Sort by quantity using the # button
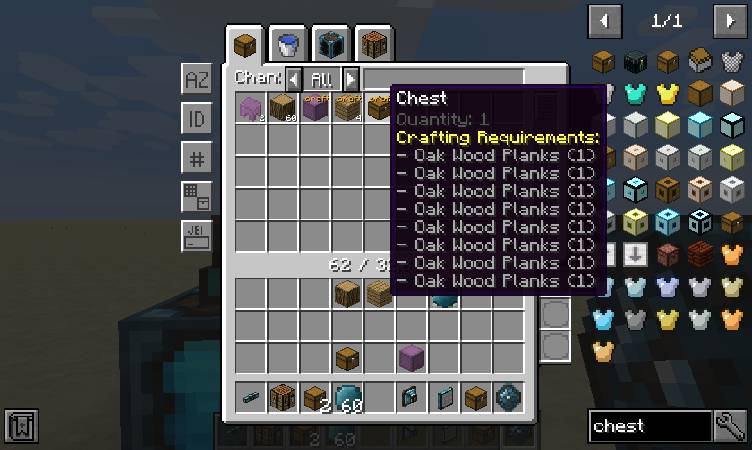The width and height of the screenshot is (752, 450). pos(196,158)
